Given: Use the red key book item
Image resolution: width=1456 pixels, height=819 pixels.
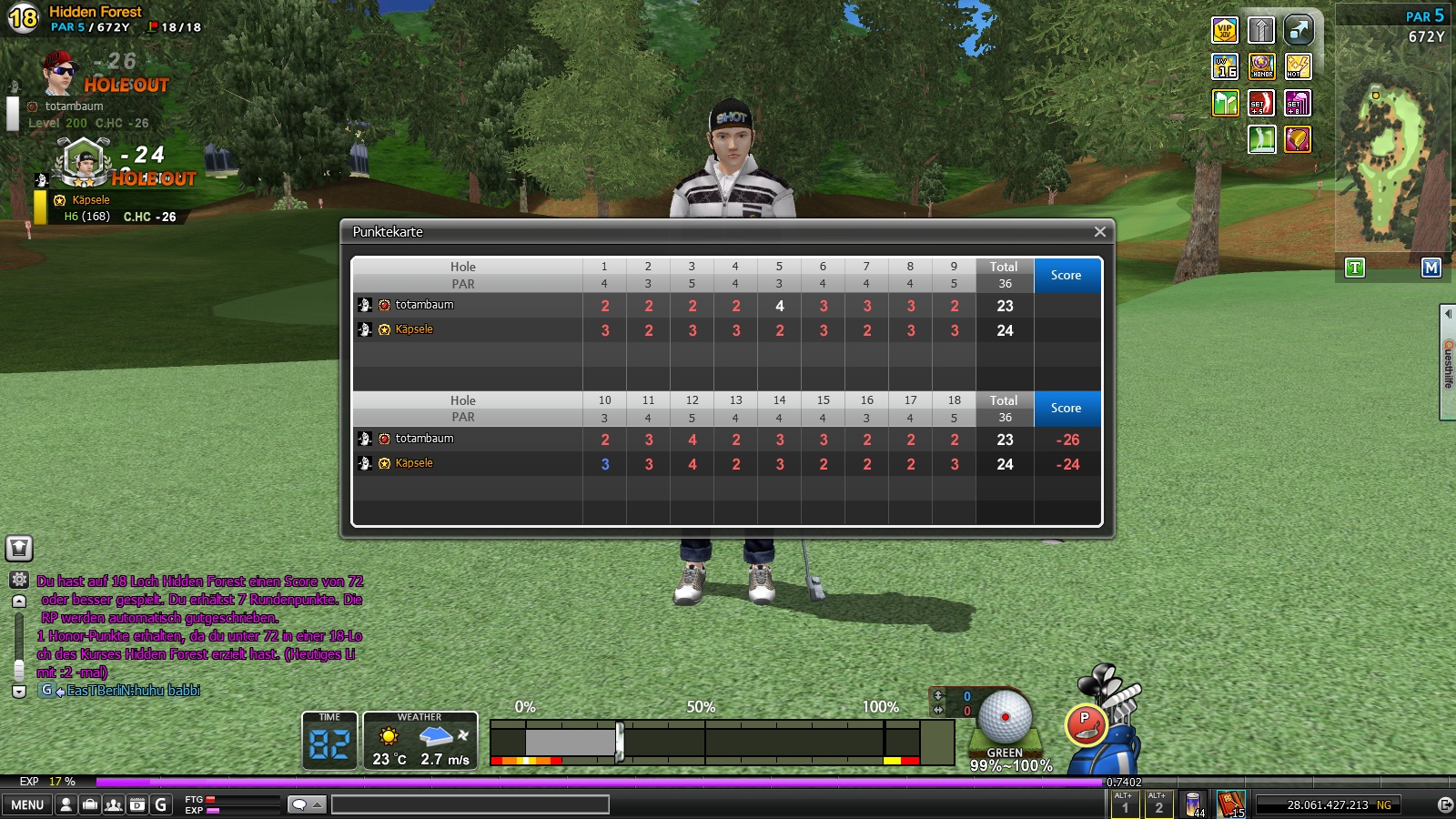Looking at the screenshot, I should click(1230, 804).
